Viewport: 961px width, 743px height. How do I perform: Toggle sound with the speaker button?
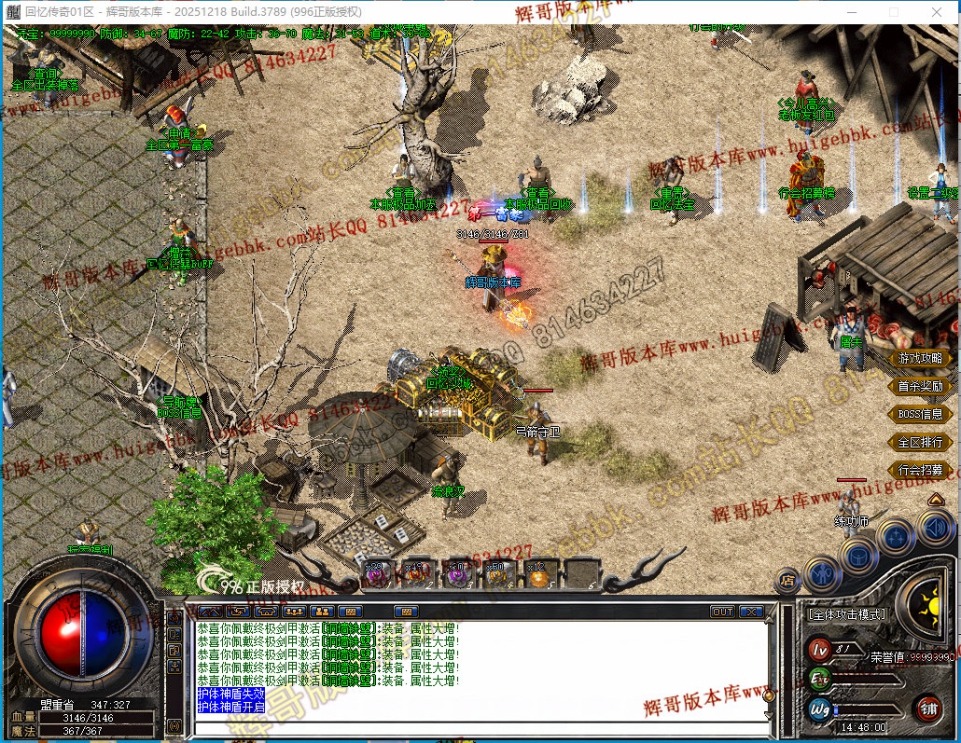click(936, 527)
